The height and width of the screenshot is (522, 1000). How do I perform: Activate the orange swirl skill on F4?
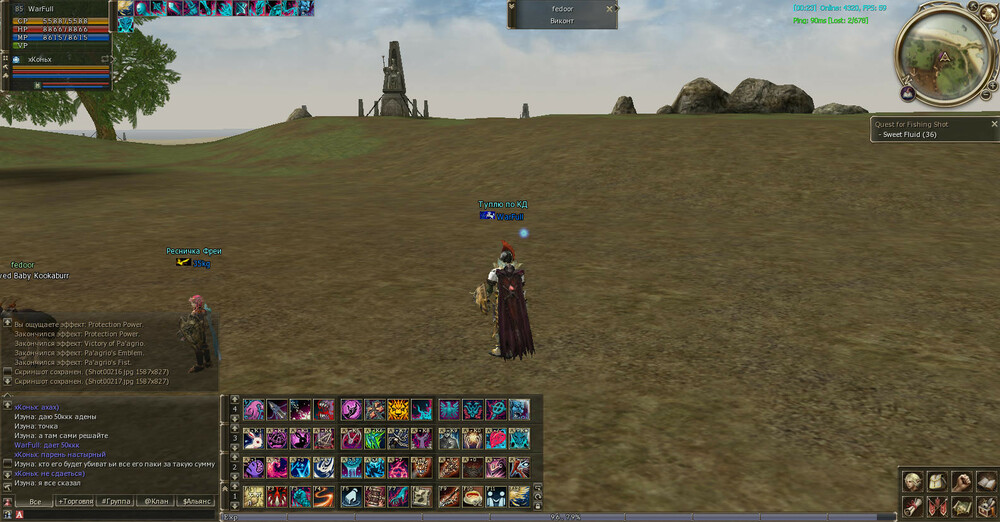324,497
